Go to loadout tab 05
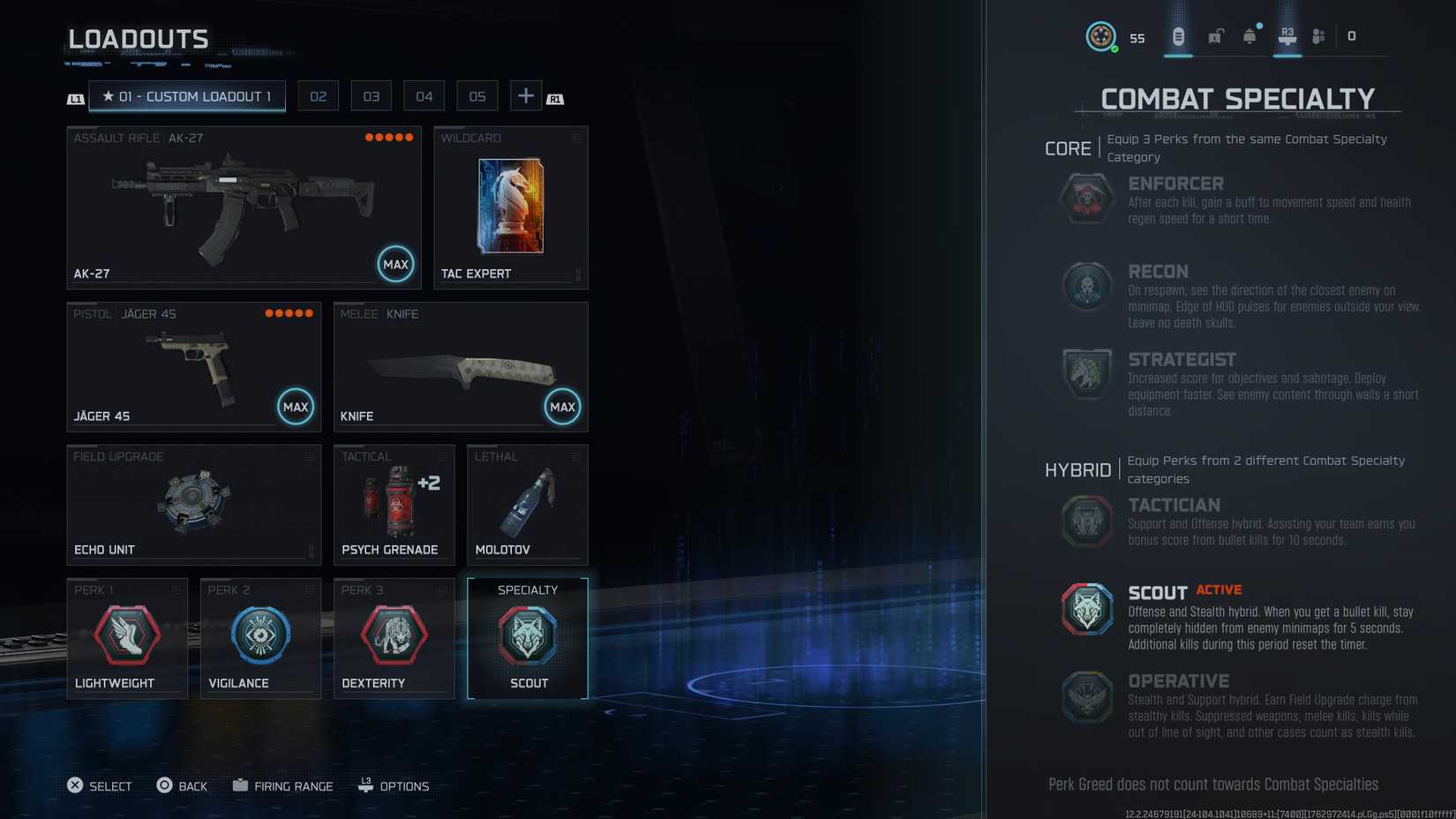 477,96
